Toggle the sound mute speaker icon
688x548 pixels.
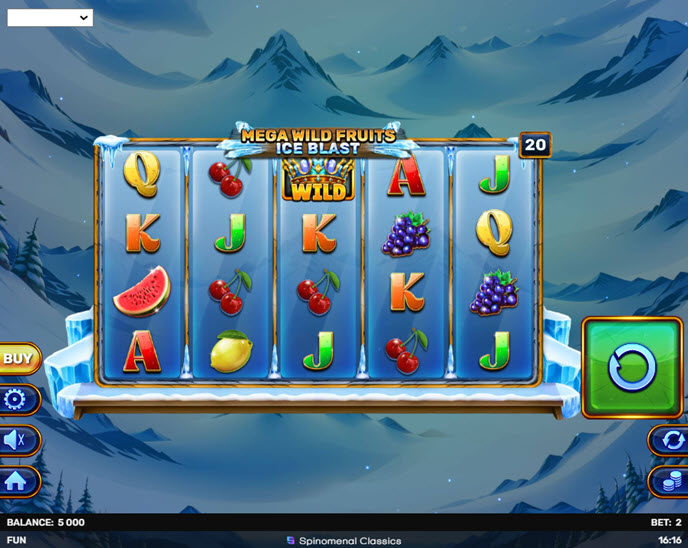18,440
